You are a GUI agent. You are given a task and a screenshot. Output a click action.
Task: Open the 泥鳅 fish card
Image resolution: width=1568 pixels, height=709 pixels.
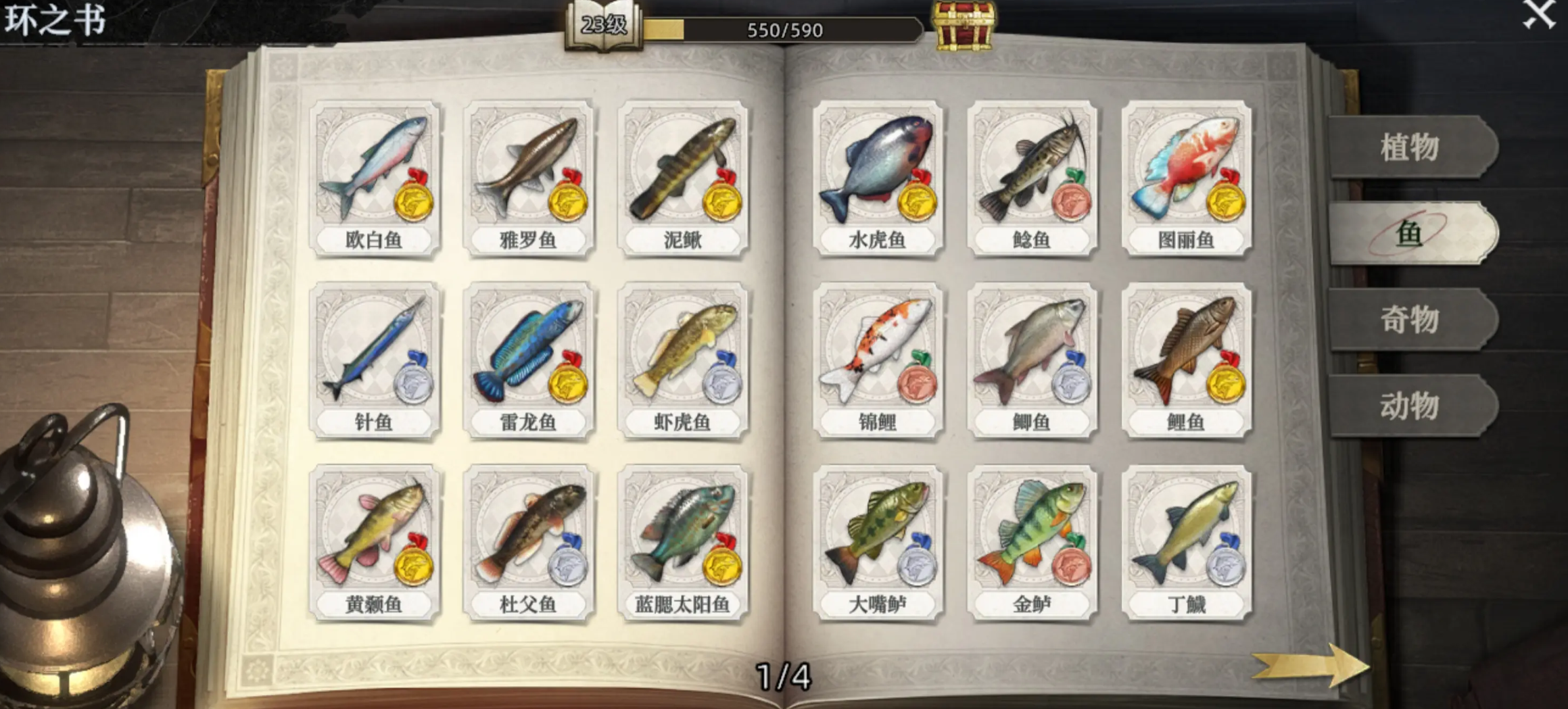(x=683, y=178)
